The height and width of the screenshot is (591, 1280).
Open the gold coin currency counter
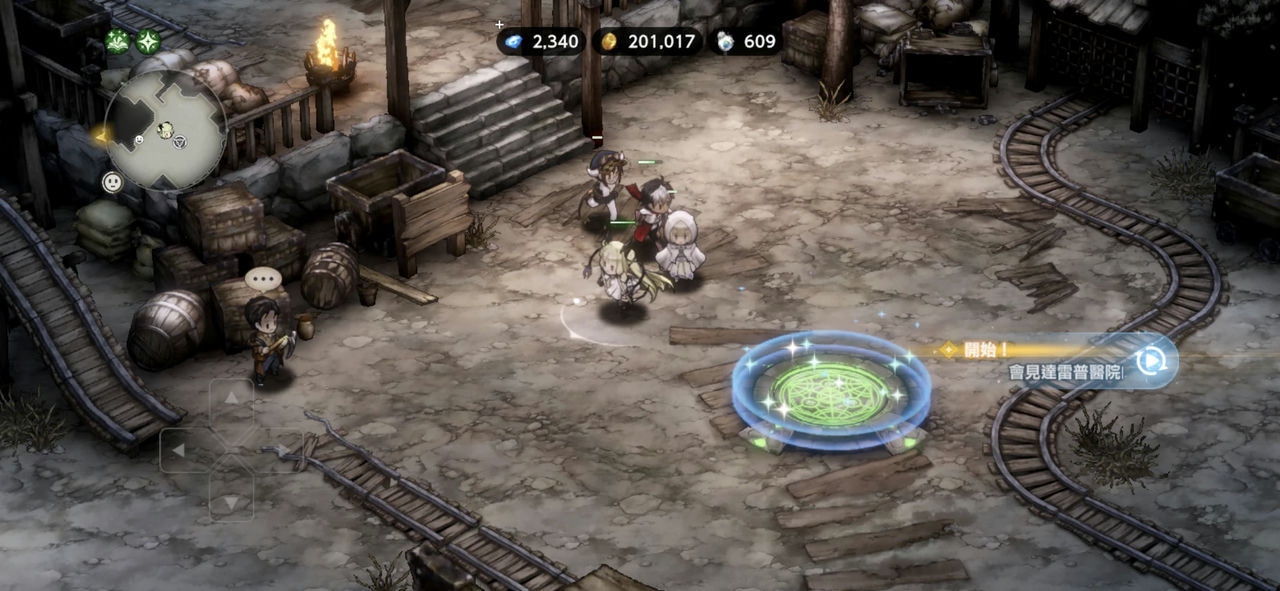[x=648, y=41]
